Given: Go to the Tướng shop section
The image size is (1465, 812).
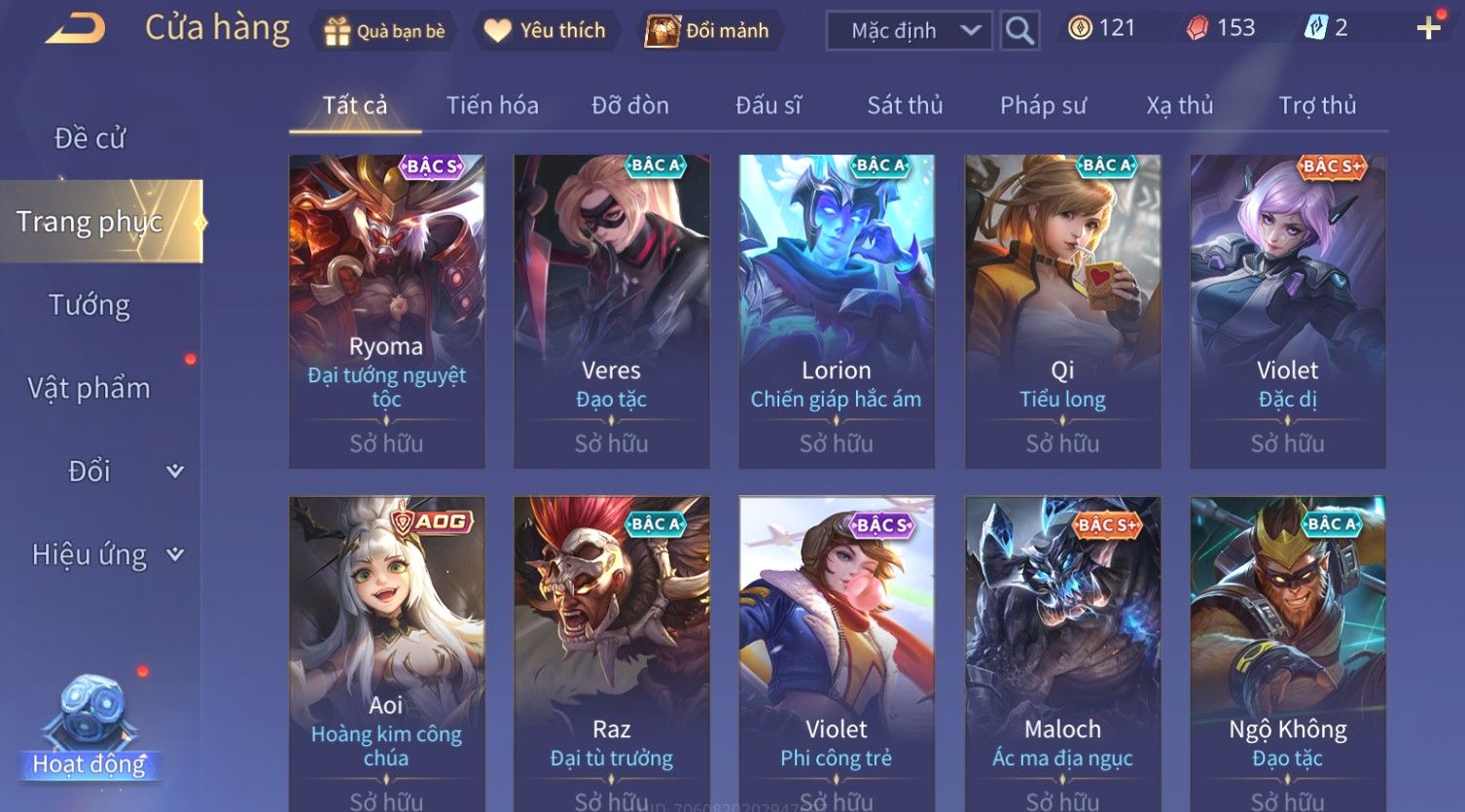Looking at the screenshot, I should (x=89, y=305).
